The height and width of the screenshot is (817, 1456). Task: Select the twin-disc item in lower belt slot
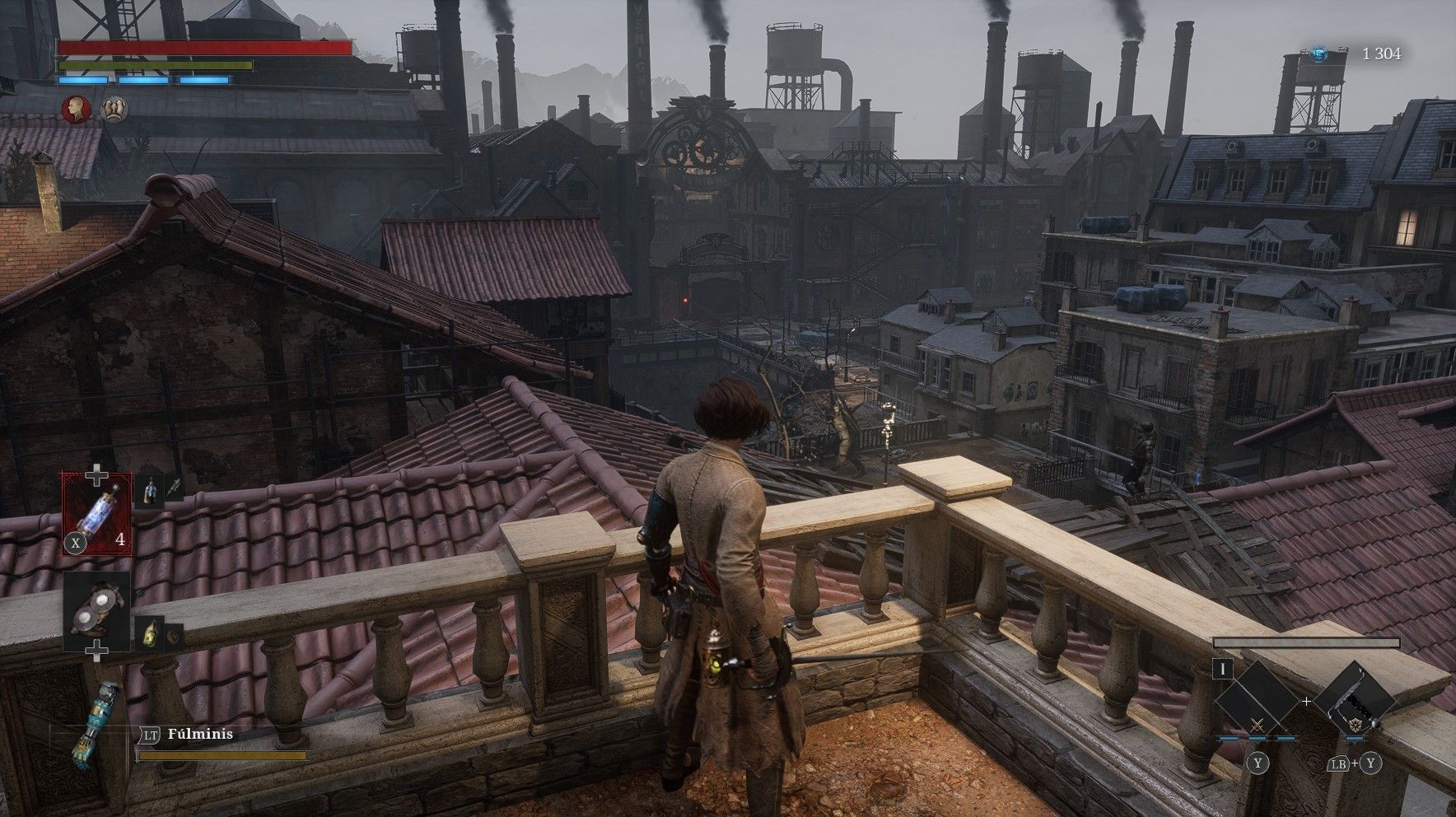coord(97,609)
